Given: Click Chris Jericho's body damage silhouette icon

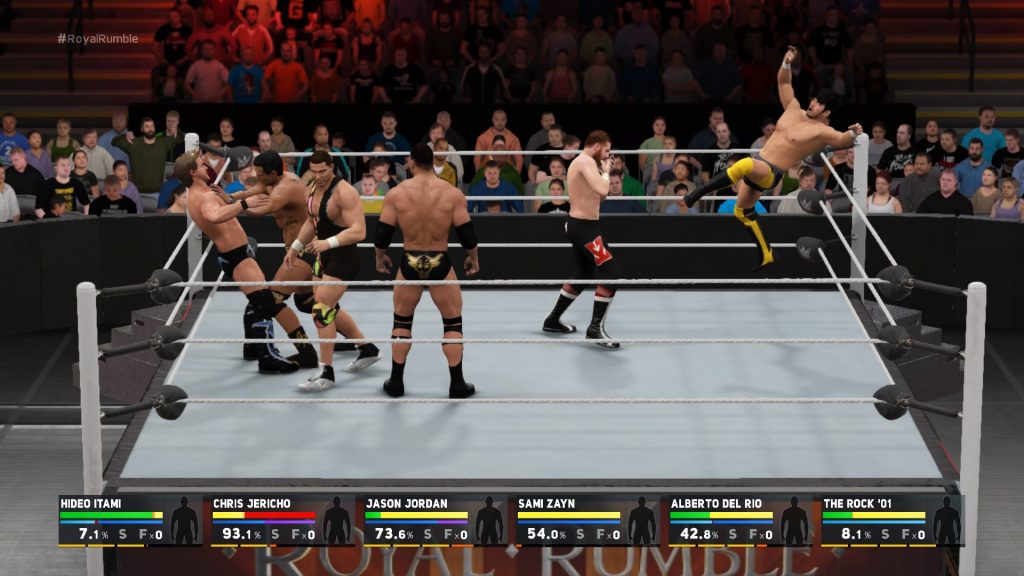Looking at the screenshot, I should click(x=337, y=521).
